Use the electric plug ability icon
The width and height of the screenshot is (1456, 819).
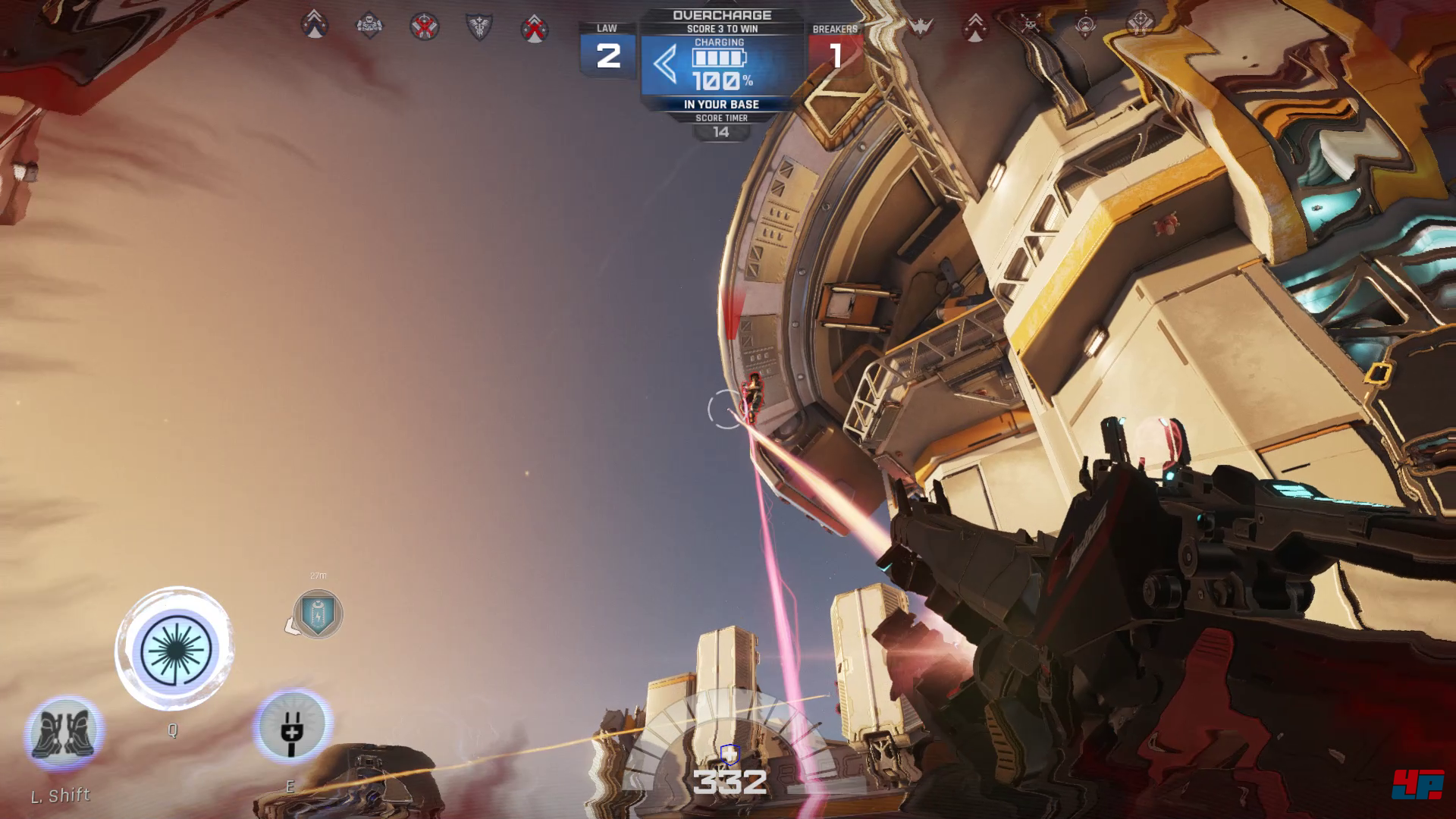(x=292, y=726)
